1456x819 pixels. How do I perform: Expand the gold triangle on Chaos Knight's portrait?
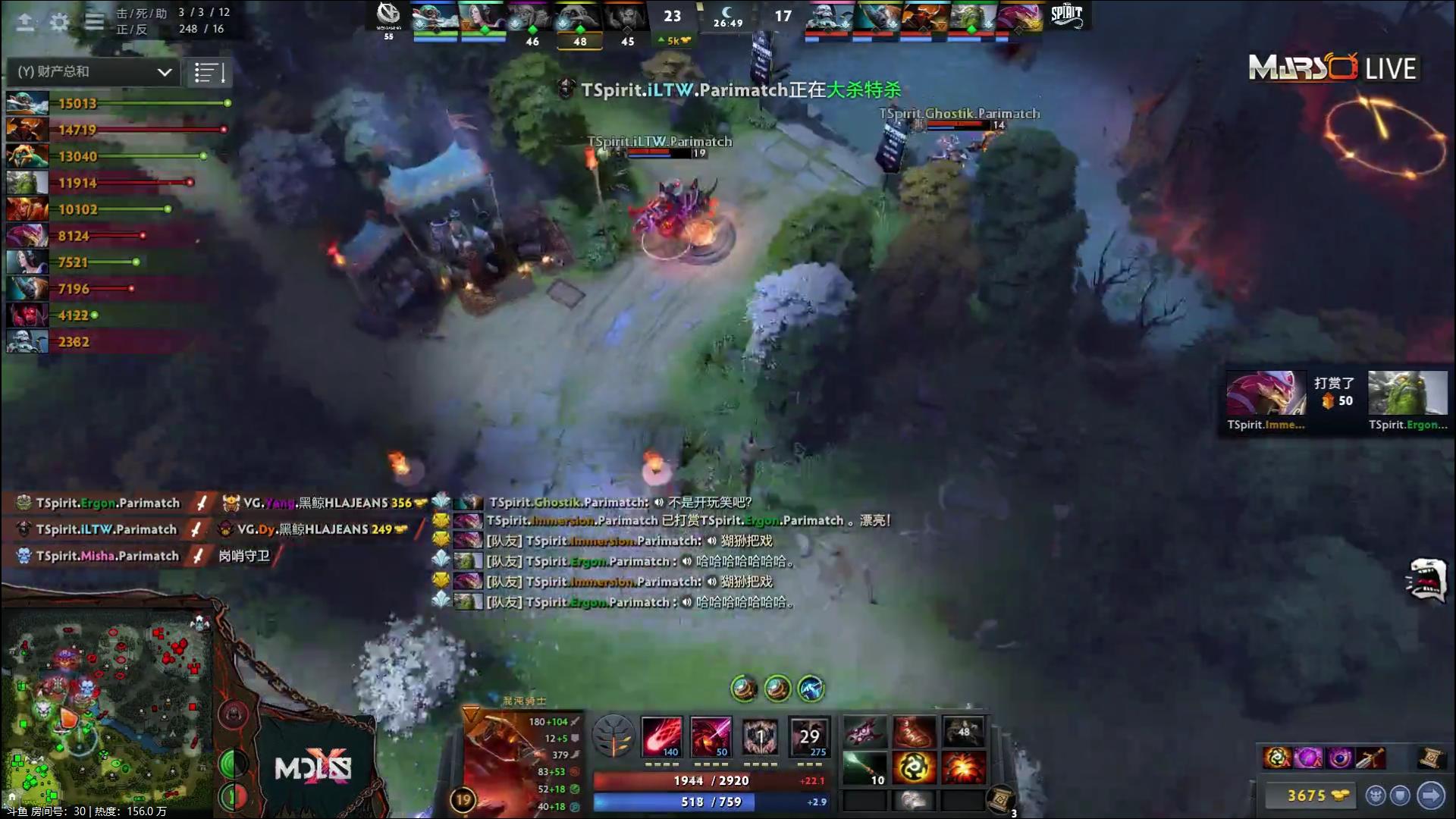click(x=470, y=711)
